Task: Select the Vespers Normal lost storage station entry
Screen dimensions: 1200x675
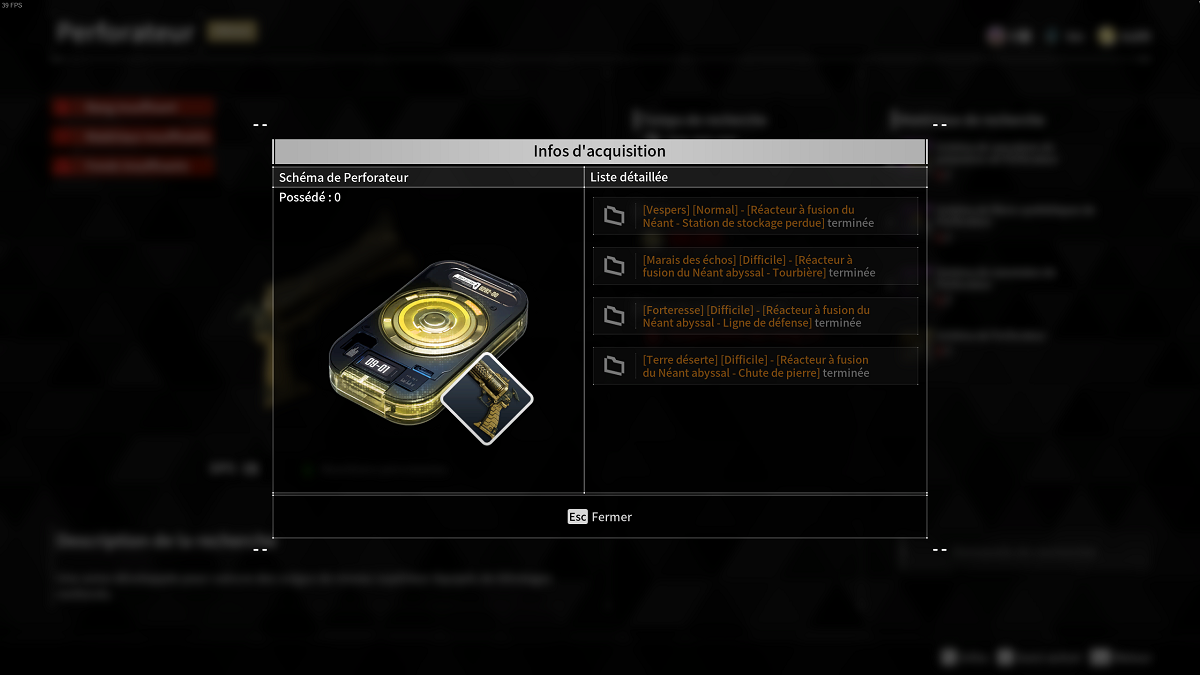Action: 755,216
